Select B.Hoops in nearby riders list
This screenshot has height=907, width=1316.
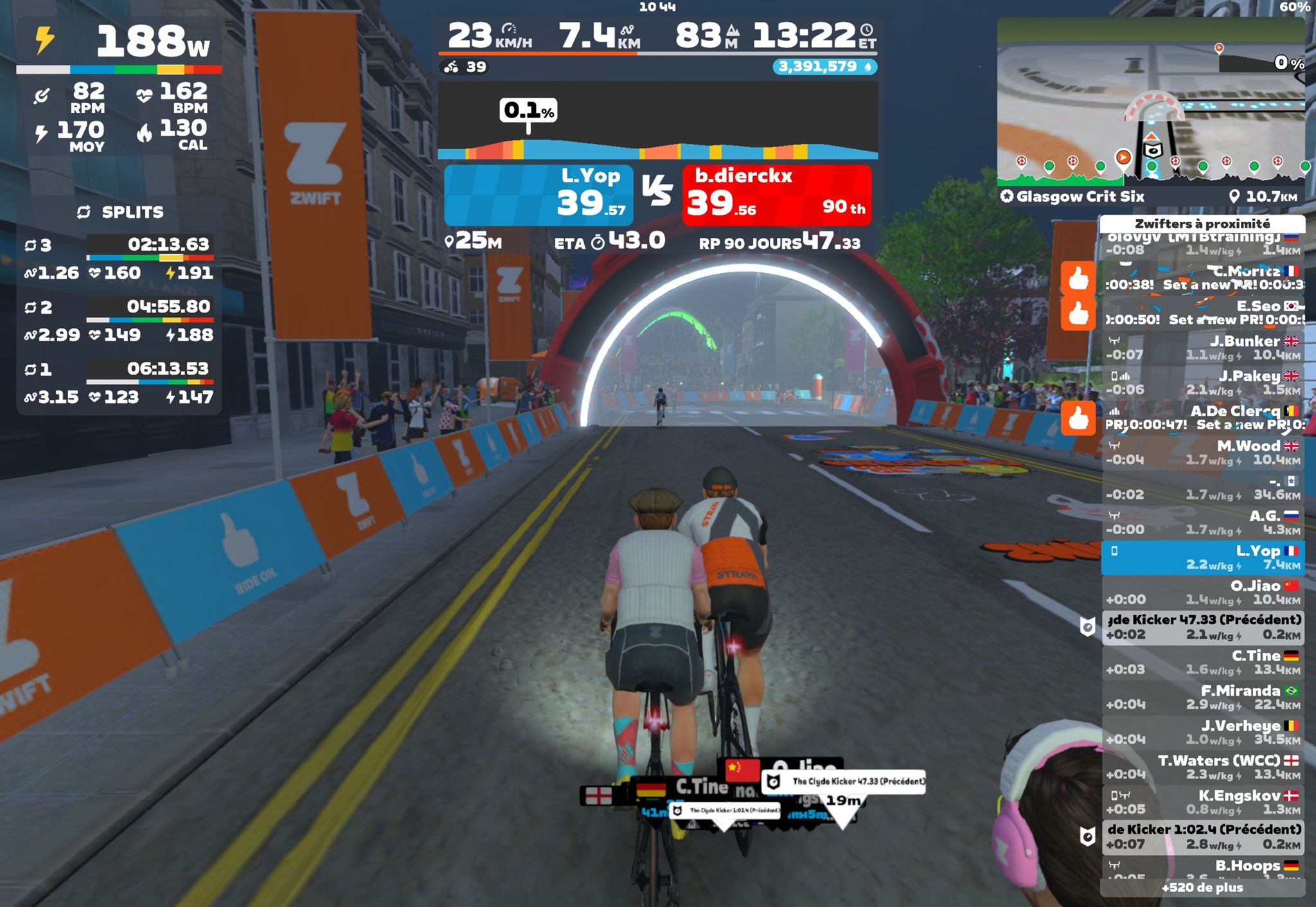pyautogui.click(x=1202, y=868)
